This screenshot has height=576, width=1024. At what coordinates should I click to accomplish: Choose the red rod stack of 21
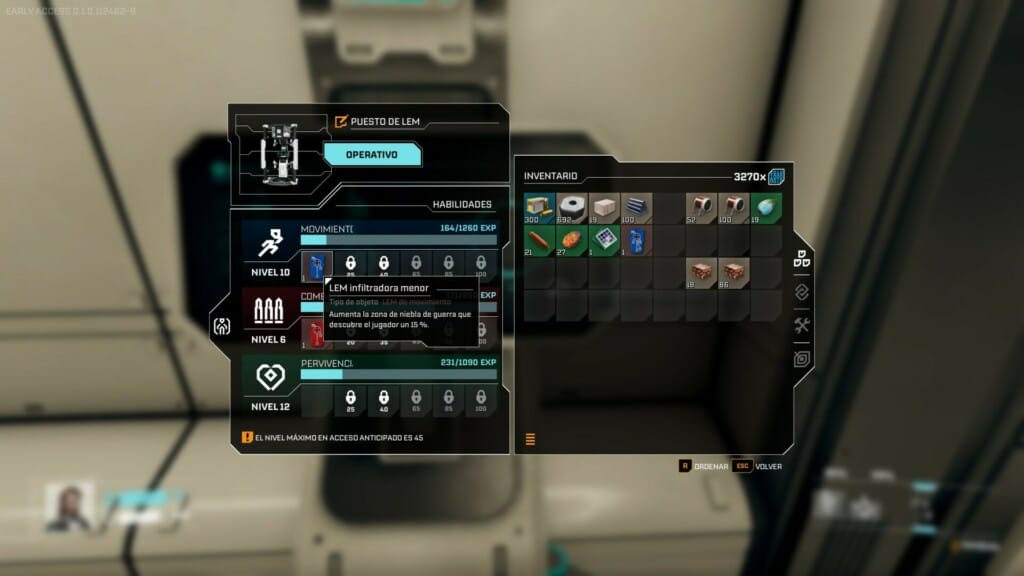[x=540, y=241]
